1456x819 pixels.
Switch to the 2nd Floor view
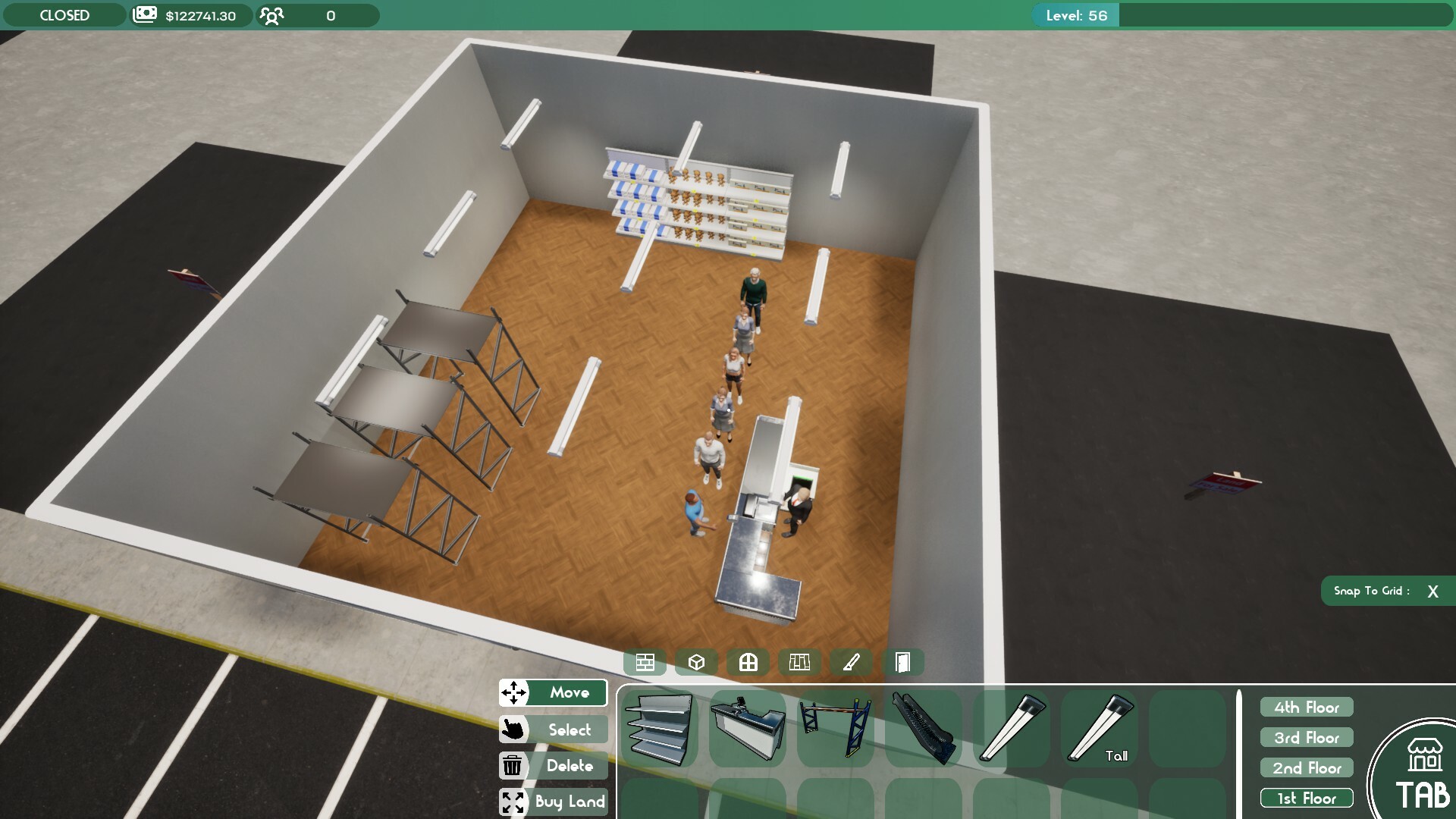(x=1306, y=767)
